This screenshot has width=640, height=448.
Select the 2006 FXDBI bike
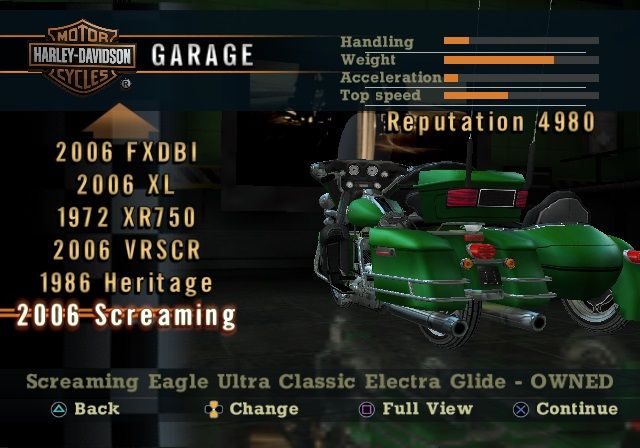127,153
